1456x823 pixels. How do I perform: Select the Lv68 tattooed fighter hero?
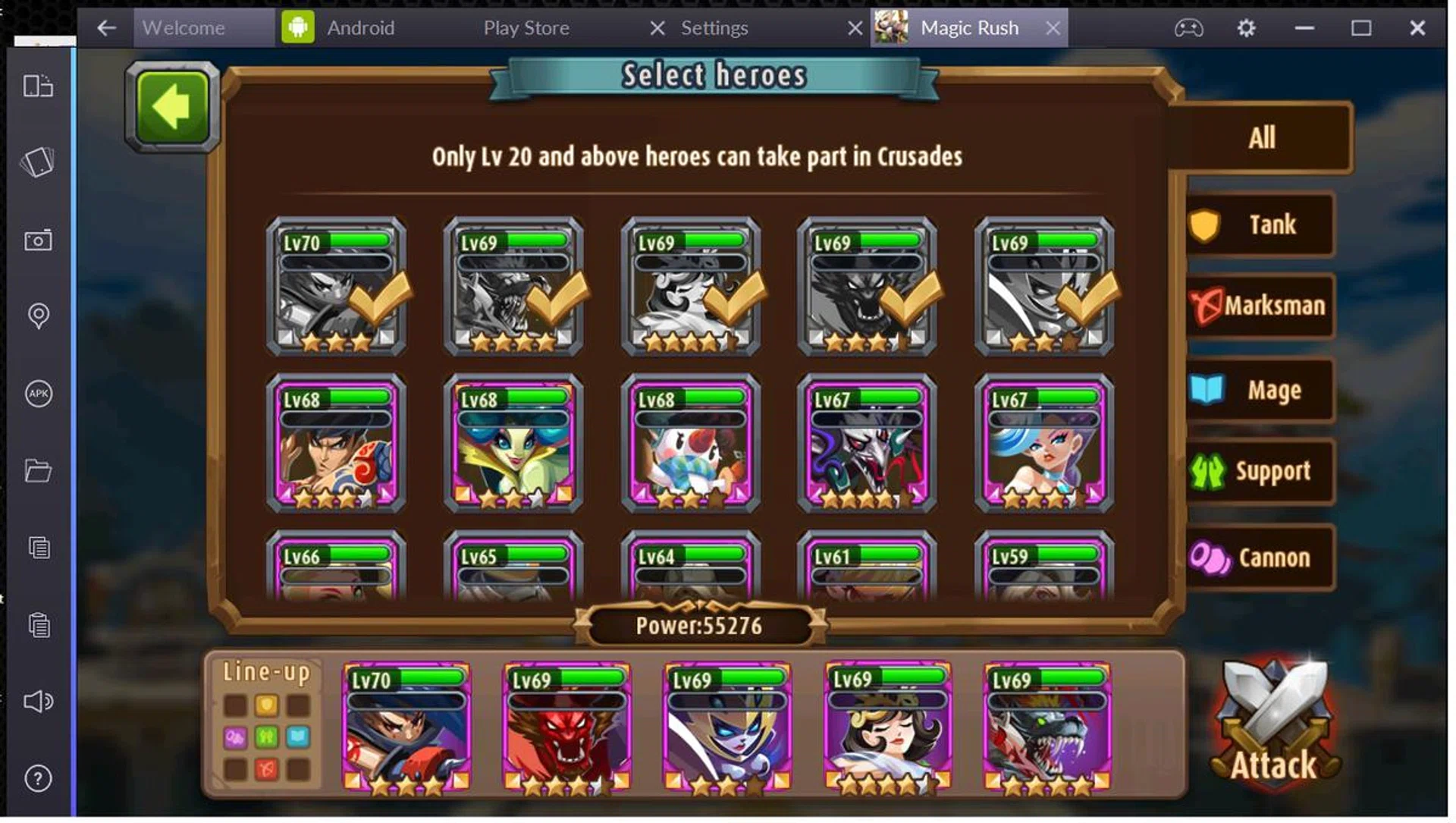[336, 444]
